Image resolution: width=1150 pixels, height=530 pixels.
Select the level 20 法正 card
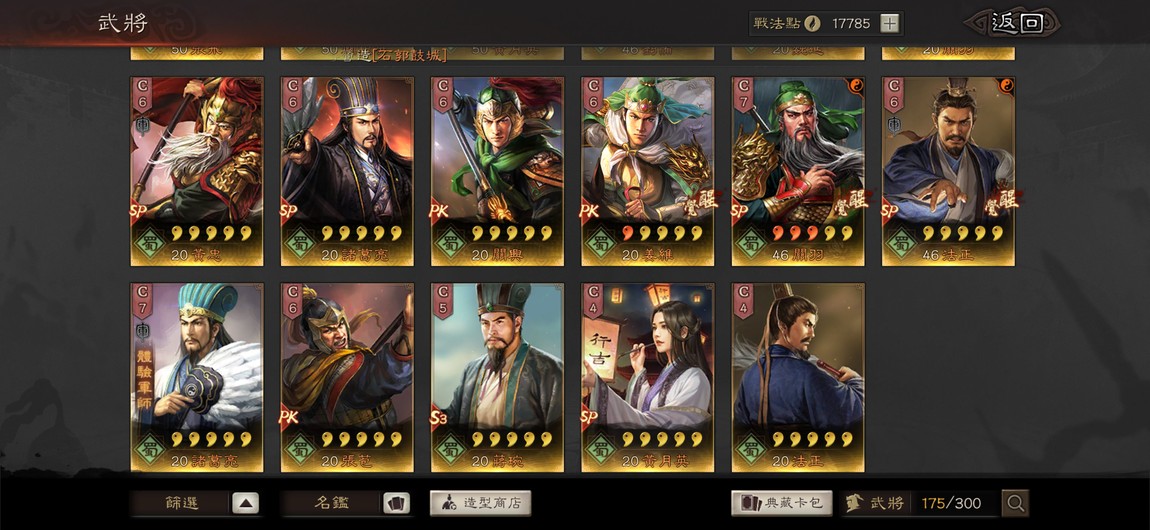798,376
